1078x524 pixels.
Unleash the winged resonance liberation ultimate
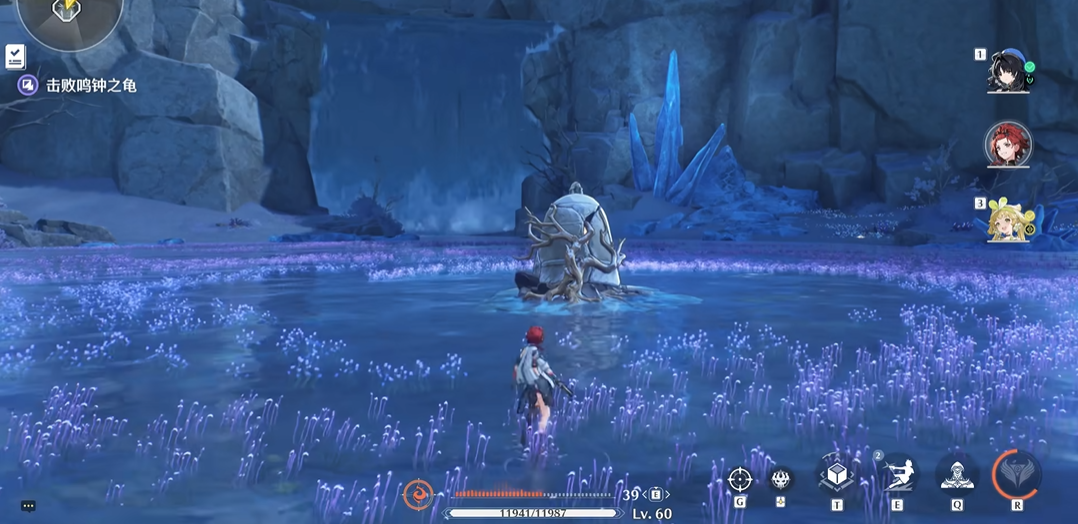[1017, 474]
